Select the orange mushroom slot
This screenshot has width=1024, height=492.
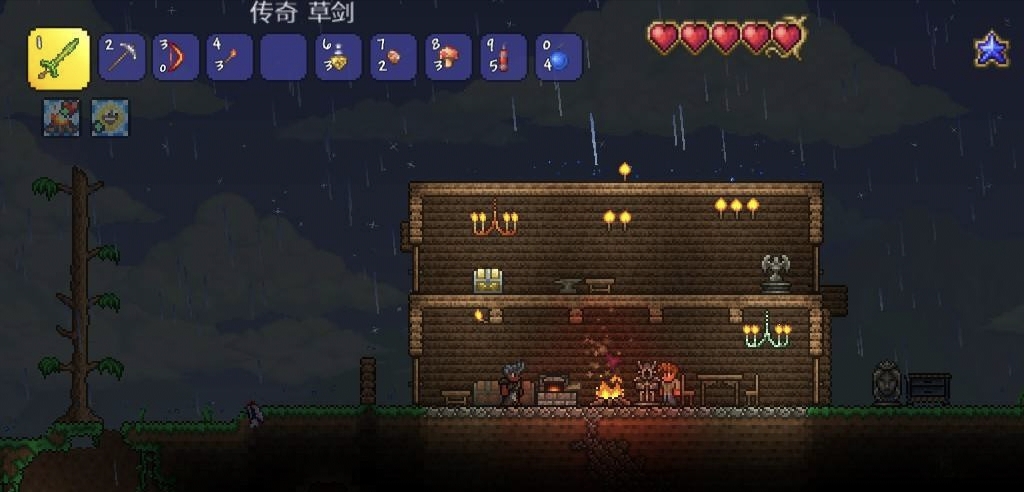pos(448,58)
